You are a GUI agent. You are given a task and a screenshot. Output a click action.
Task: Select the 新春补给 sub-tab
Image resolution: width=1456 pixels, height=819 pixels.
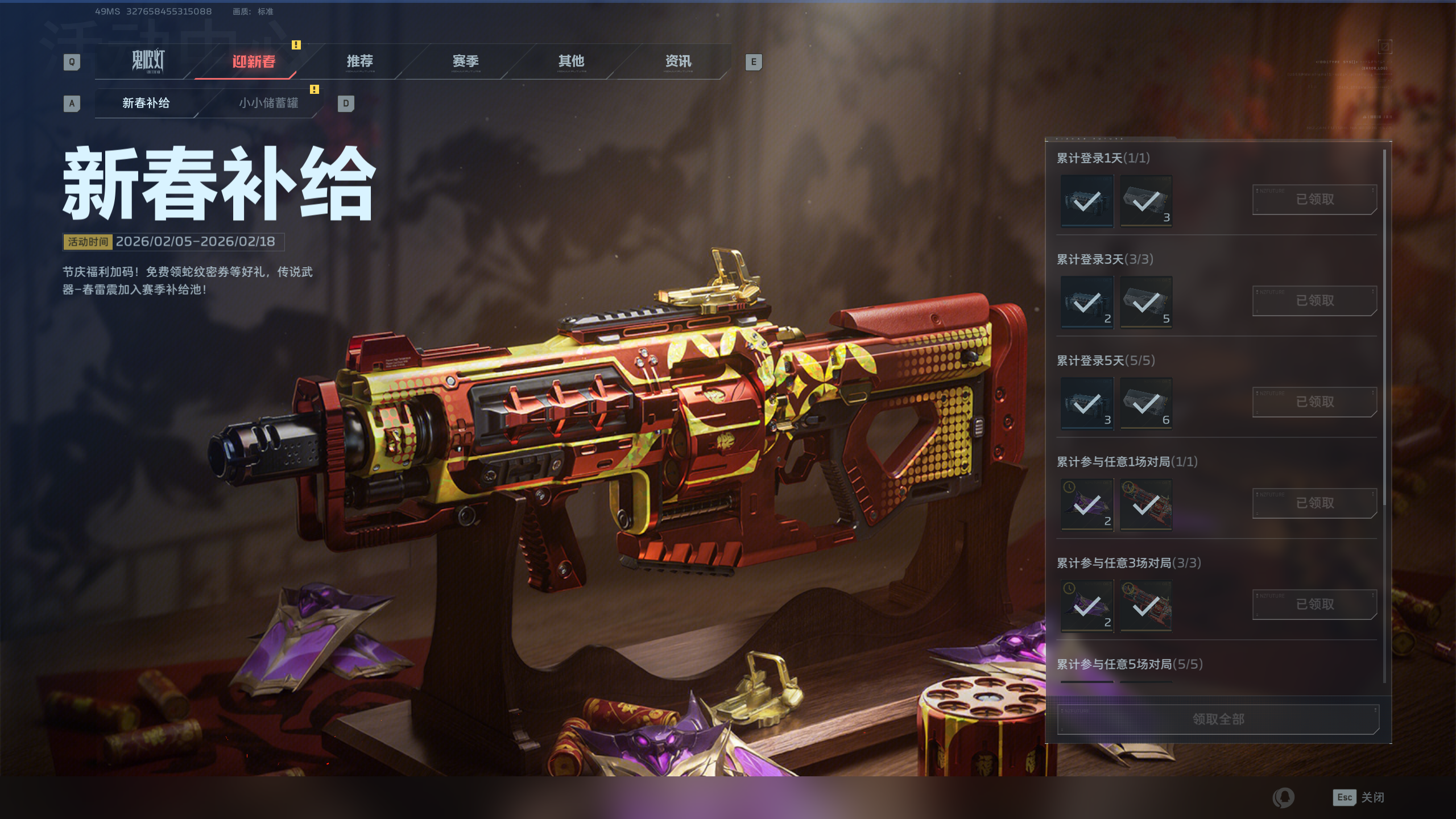(146, 103)
